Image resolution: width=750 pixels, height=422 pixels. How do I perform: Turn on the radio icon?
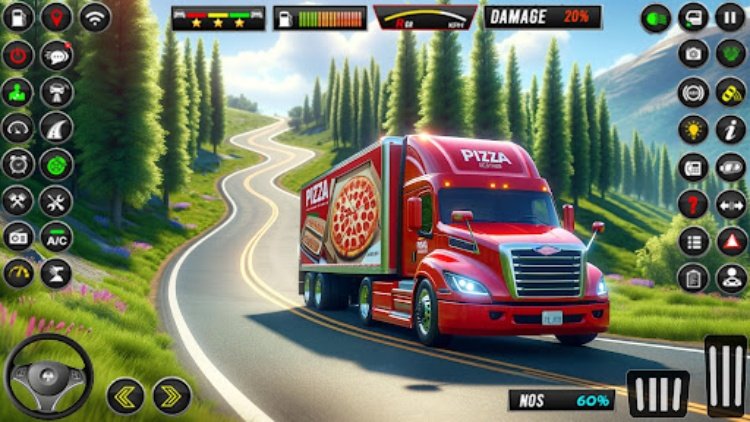click(18, 237)
